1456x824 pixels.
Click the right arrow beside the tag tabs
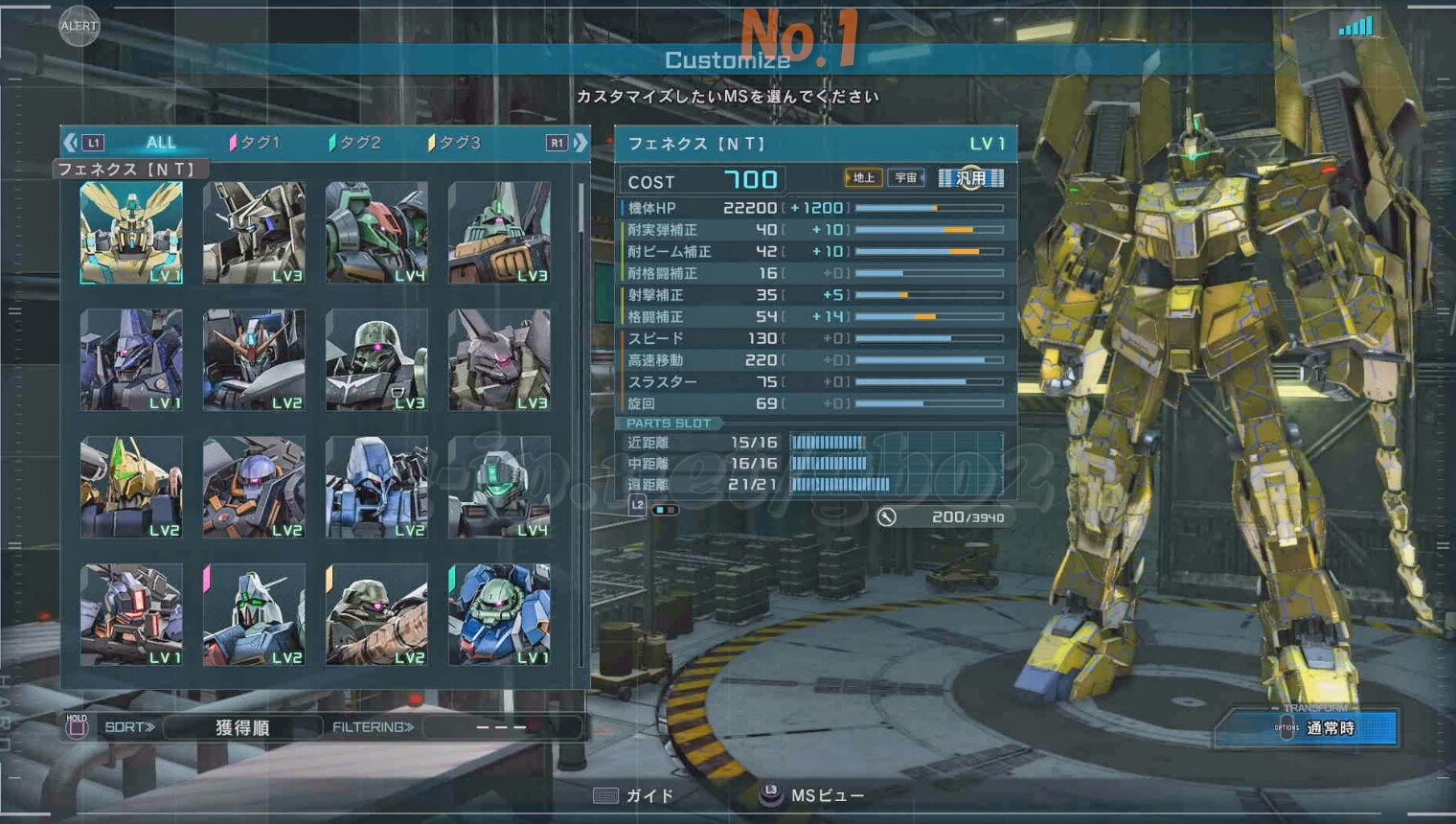(580, 143)
